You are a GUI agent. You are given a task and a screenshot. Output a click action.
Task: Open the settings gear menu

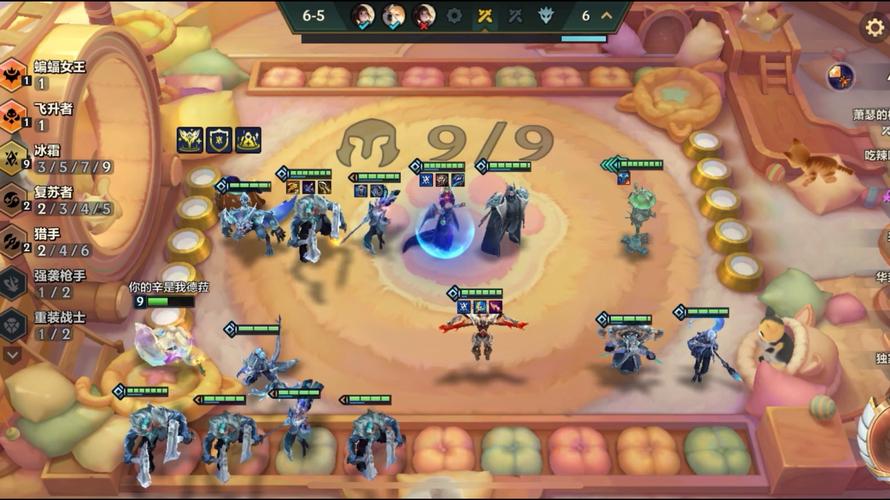point(875,27)
